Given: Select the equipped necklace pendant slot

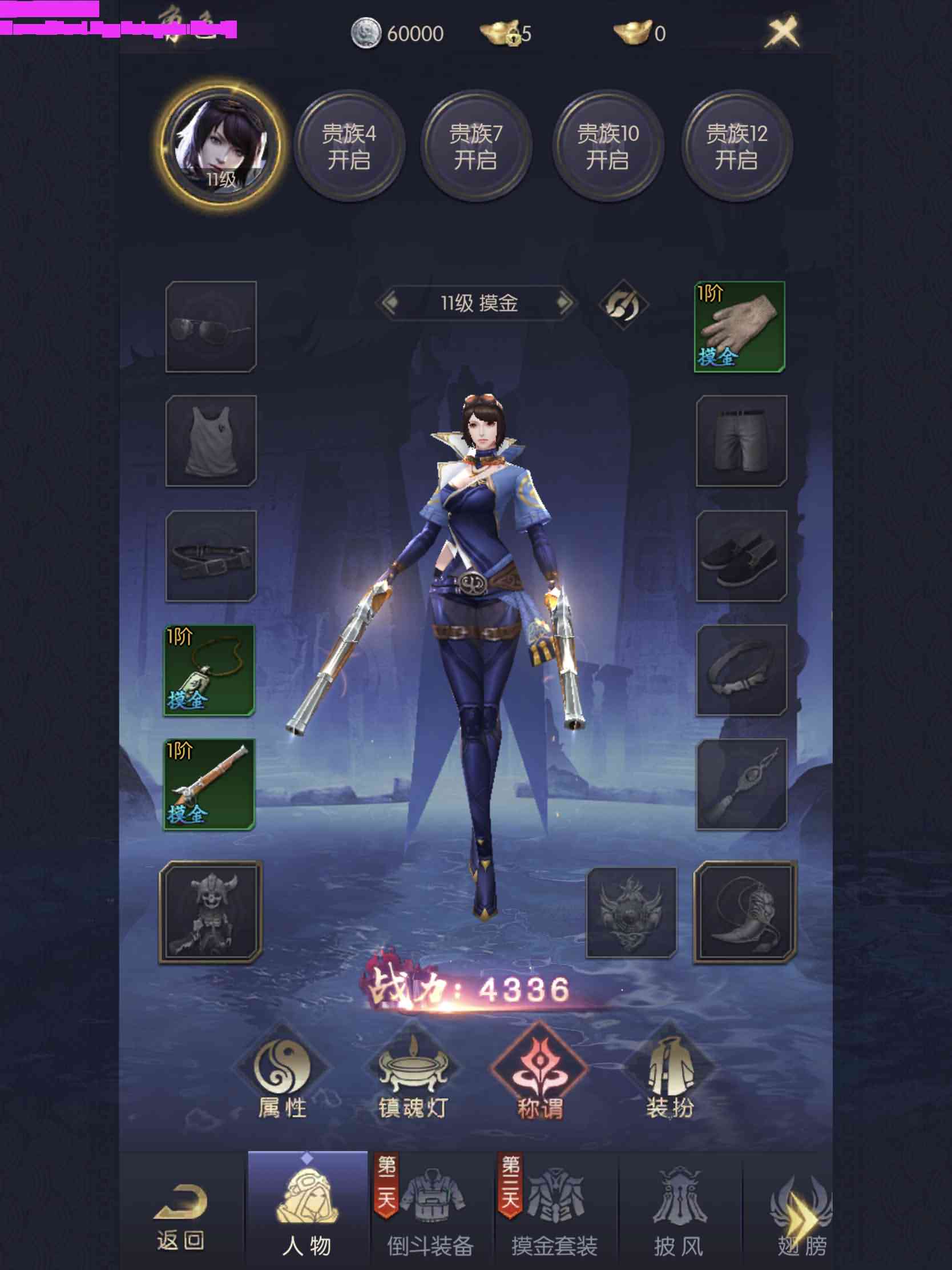Looking at the screenshot, I should (209, 670).
